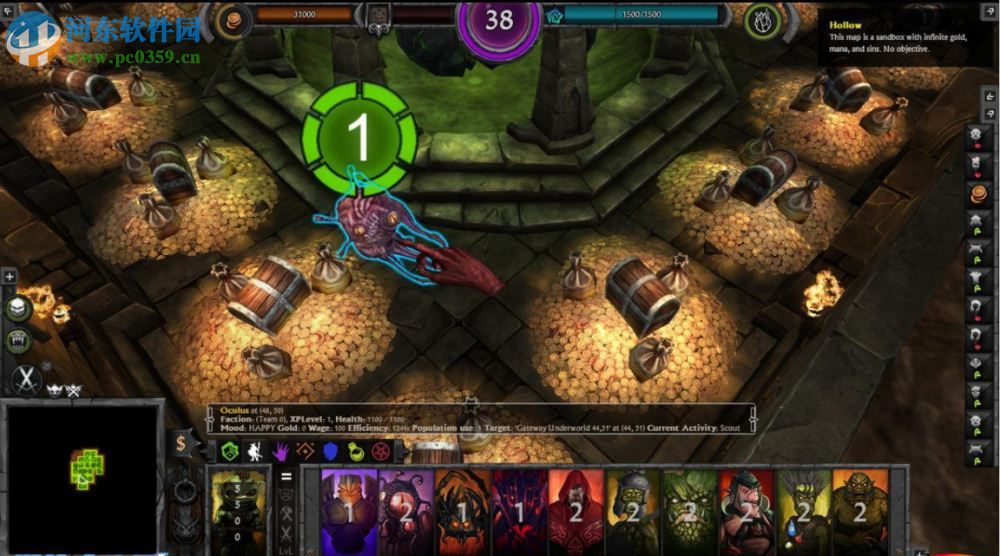
Task: Click the round beast-head emblem beside the mana bar
Action: coord(764,18)
